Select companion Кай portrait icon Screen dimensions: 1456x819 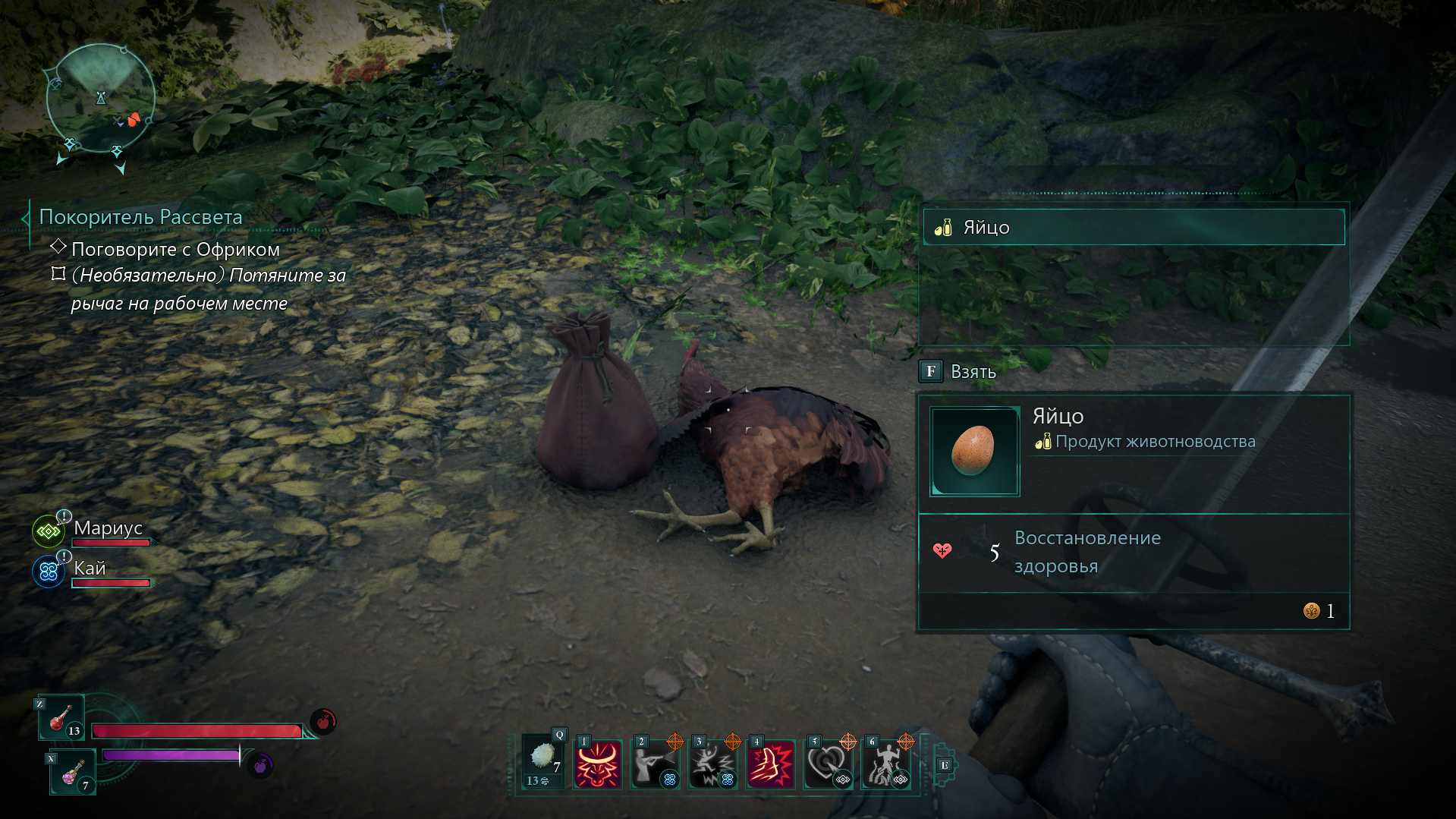tap(49, 572)
